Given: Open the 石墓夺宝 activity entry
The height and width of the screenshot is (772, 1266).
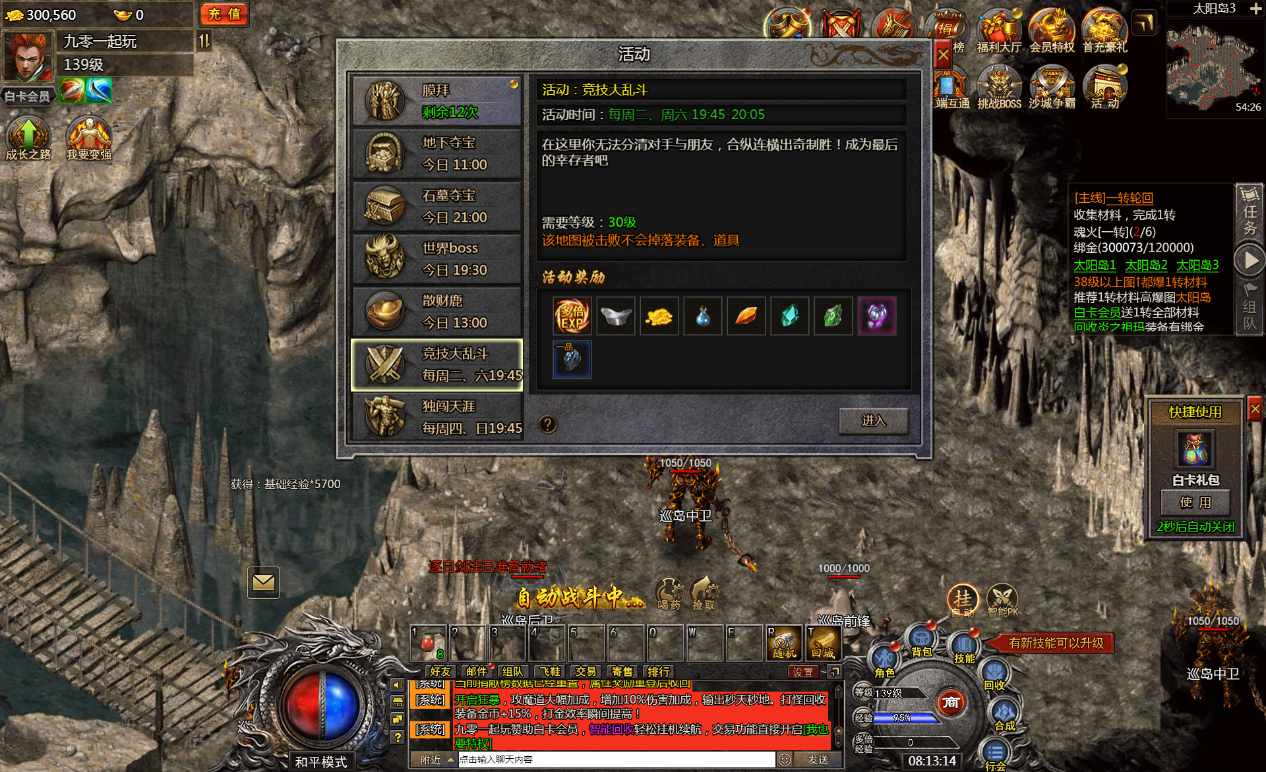Looking at the screenshot, I should coord(436,205).
